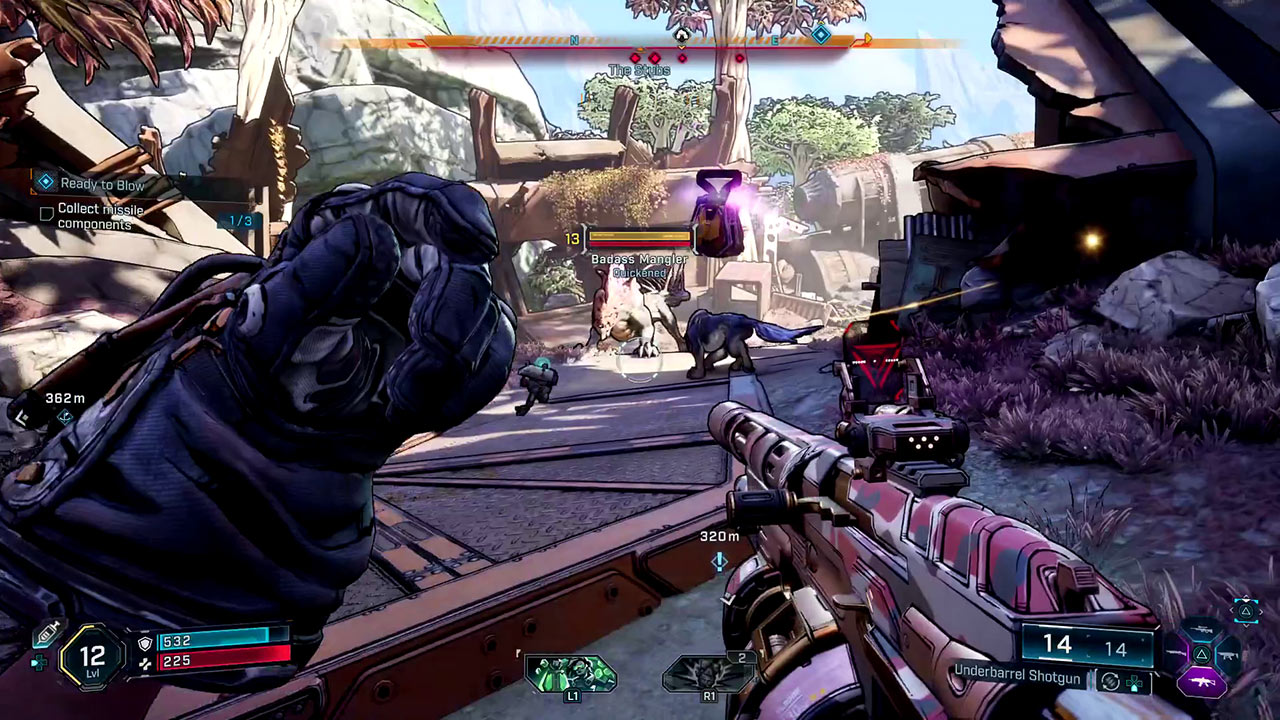This screenshot has width=1280, height=720.
Task: Click the compass bar's blue diamond quest marker
Action: (820, 35)
